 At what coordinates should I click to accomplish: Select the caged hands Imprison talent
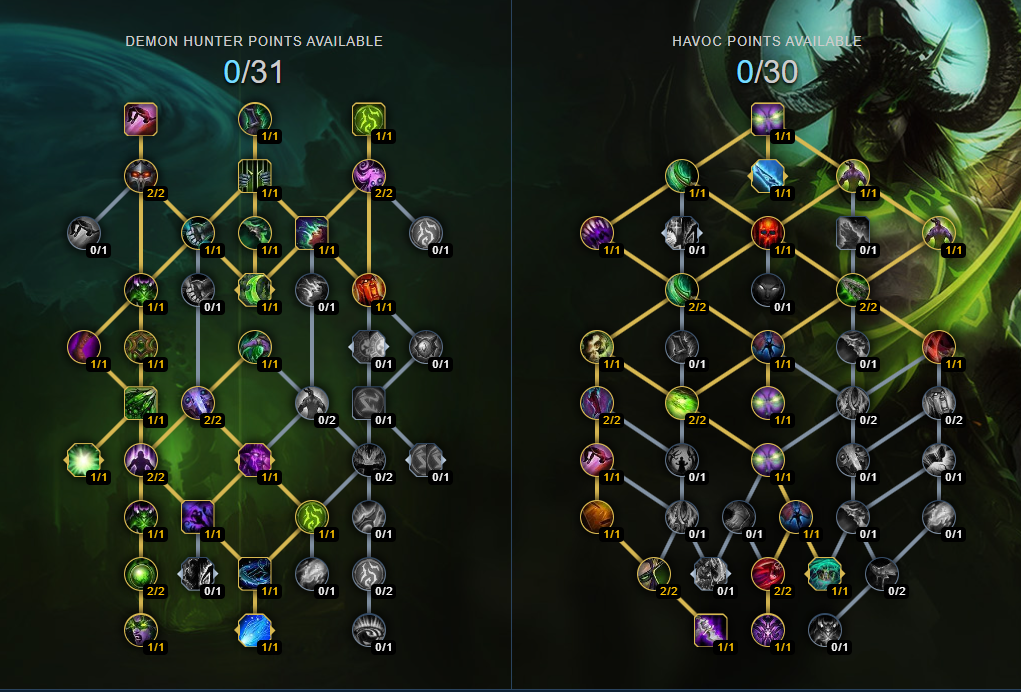[x=254, y=177]
